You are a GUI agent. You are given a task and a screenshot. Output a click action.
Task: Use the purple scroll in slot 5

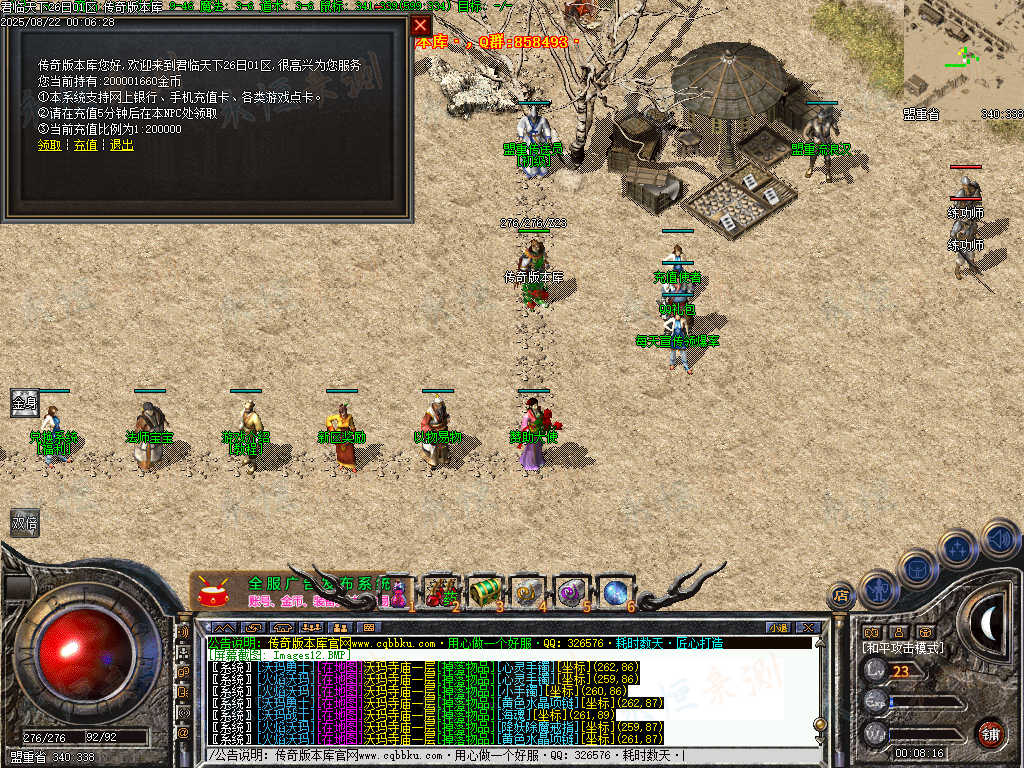(571, 591)
